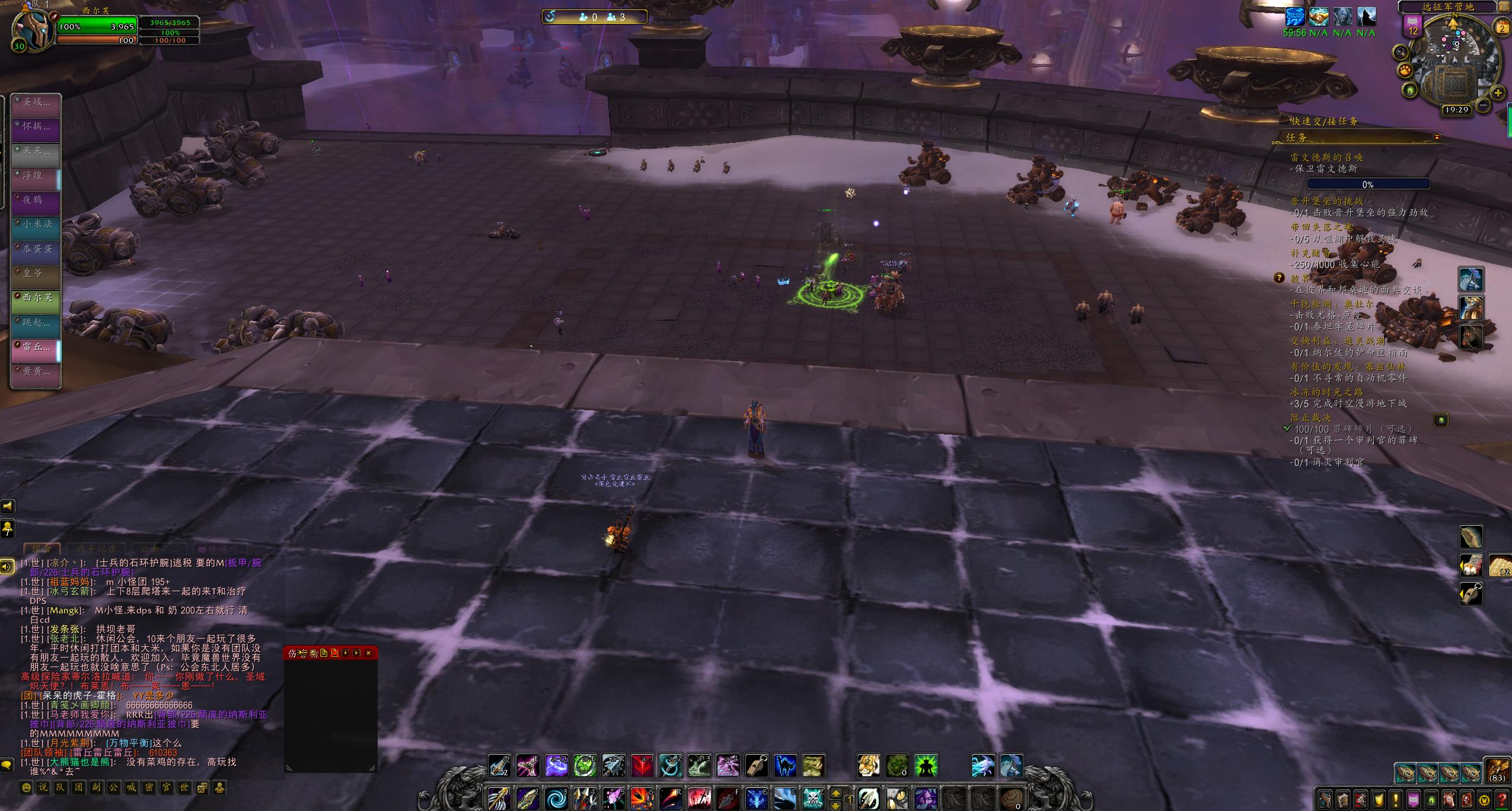1512x811 pixels.
Task: Use the skull and crossbones ability on Z
Action: coord(813,799)
